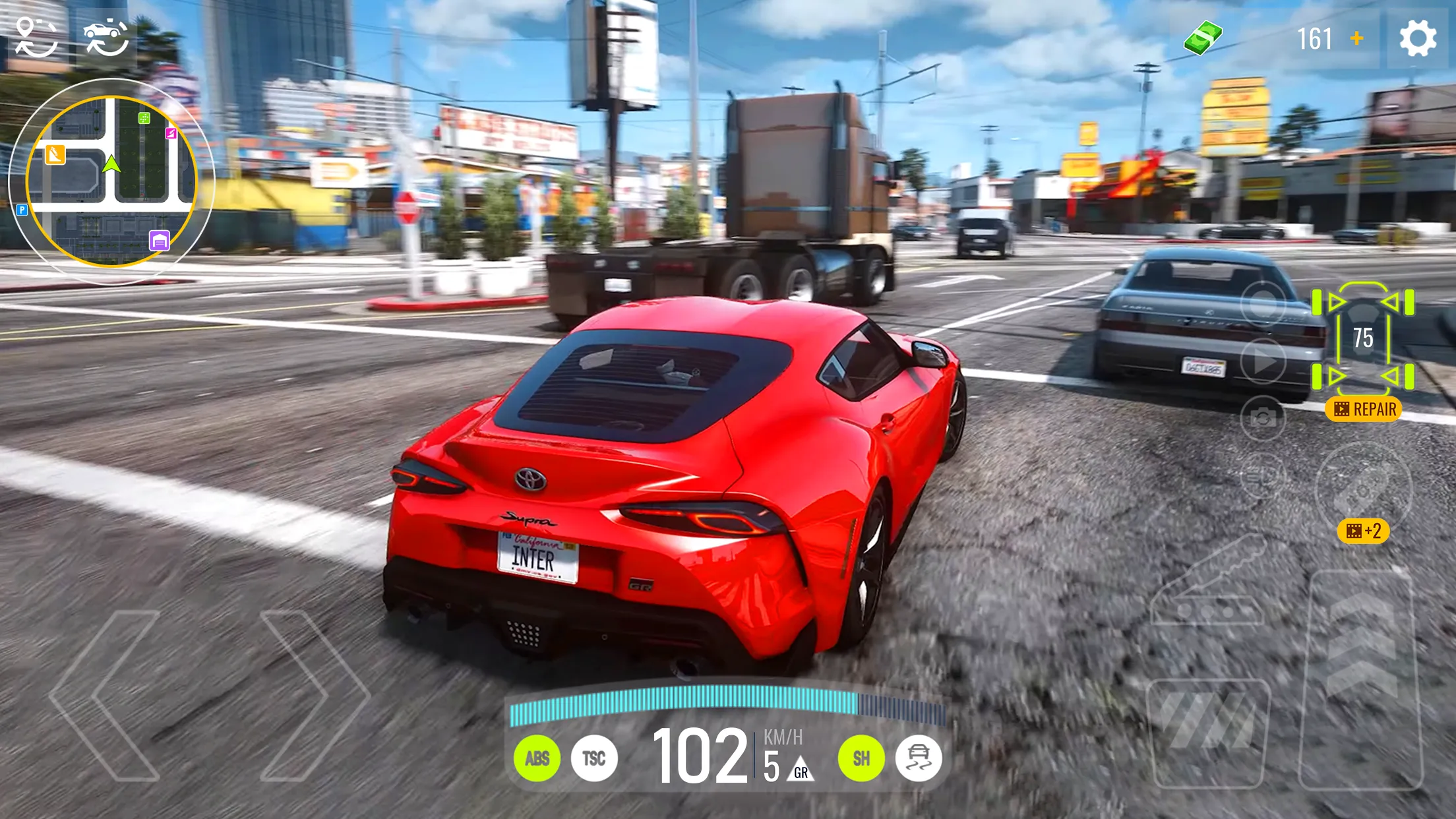
Task: Toggle the ABS assist
Action: (539, 757)
